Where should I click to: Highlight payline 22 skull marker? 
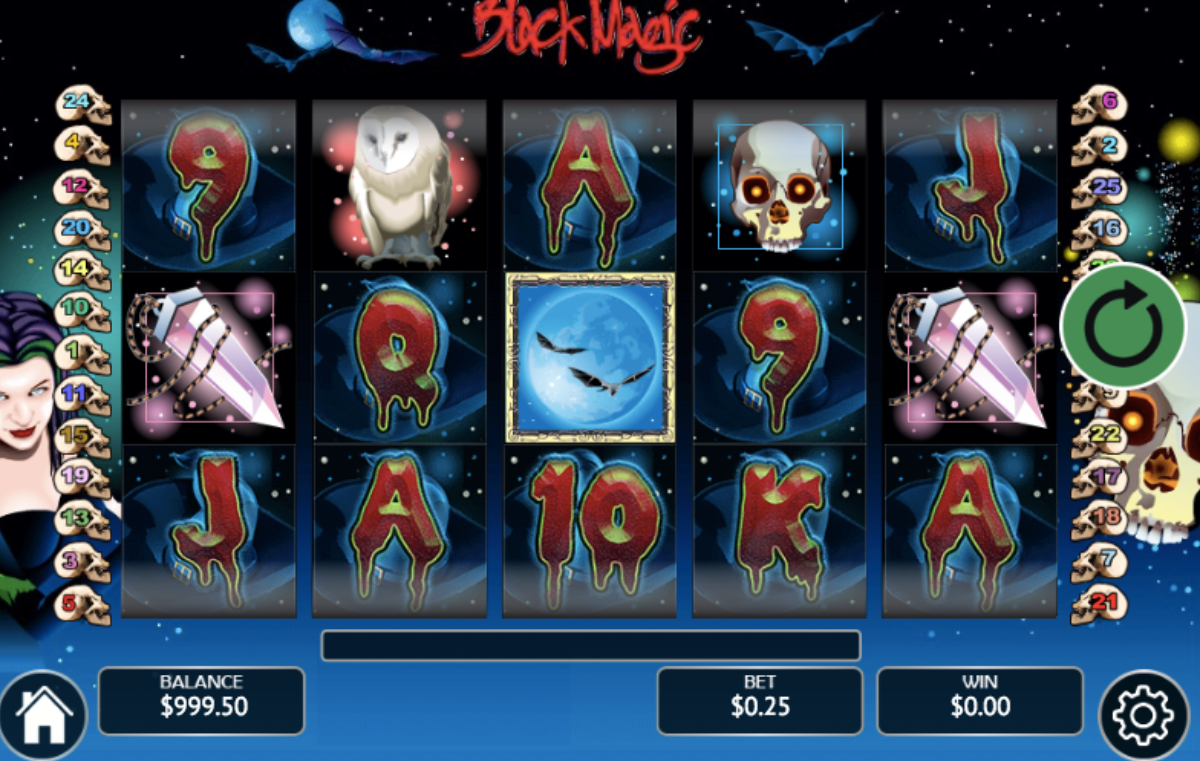click(x=1098, y=436)
